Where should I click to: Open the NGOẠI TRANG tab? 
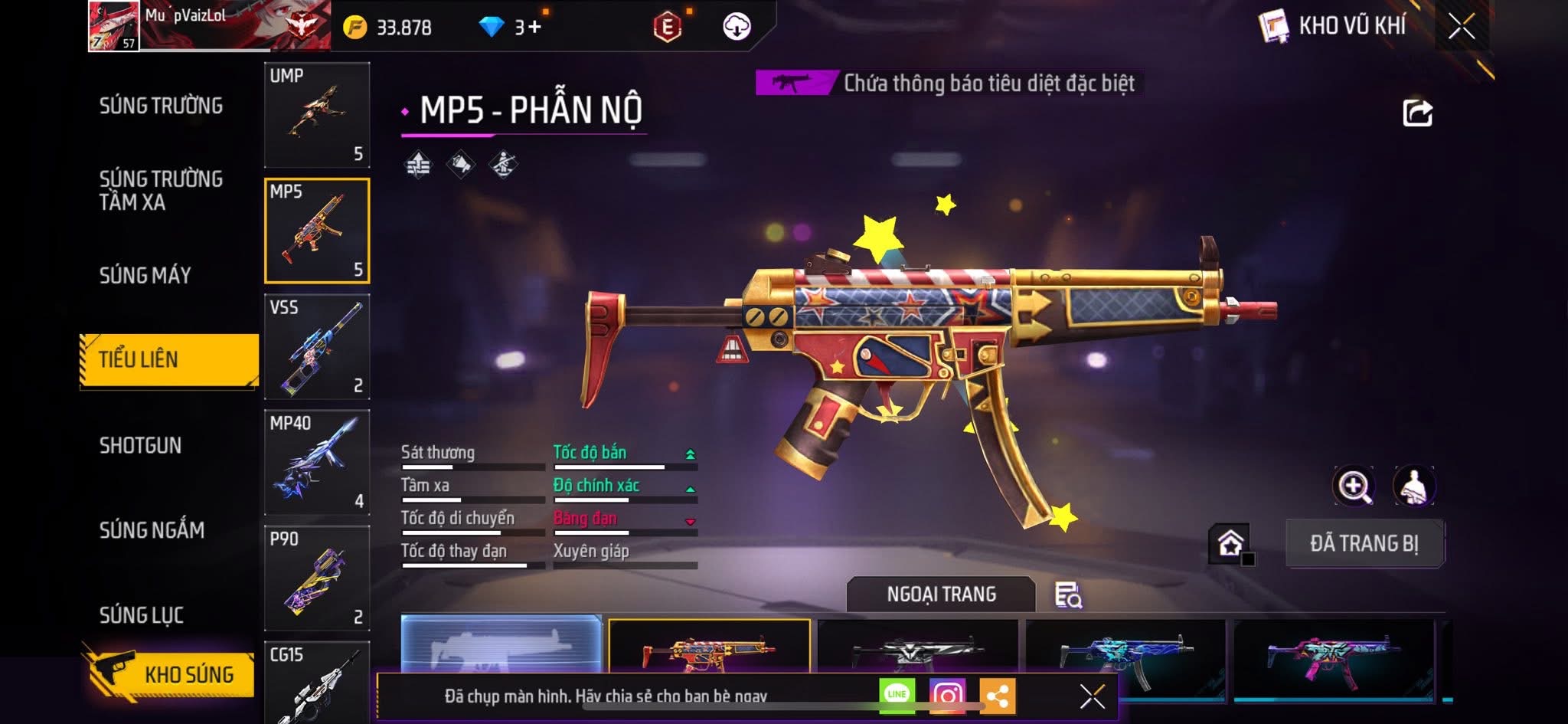pyautogui.click(x=941, y=594)
